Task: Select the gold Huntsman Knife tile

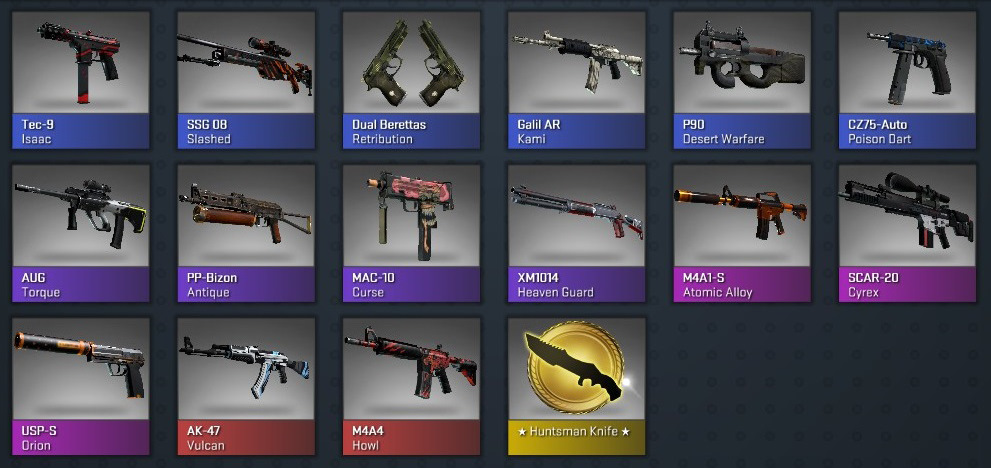Action: 577,386
